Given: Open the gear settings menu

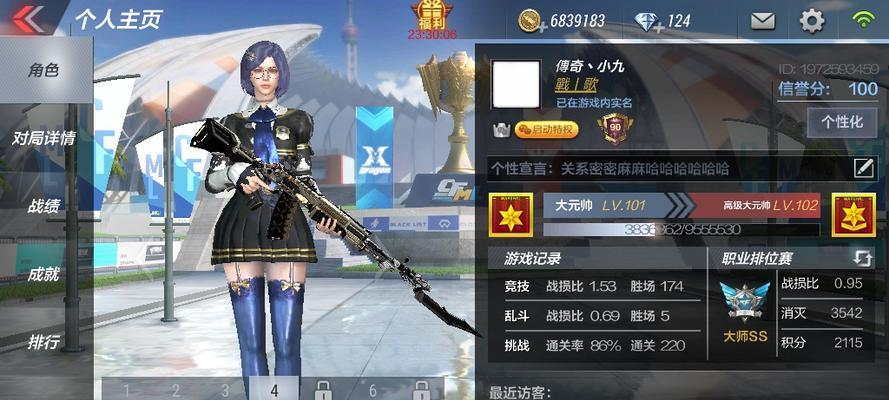Looking at the screenshot, I should point(812,20).
